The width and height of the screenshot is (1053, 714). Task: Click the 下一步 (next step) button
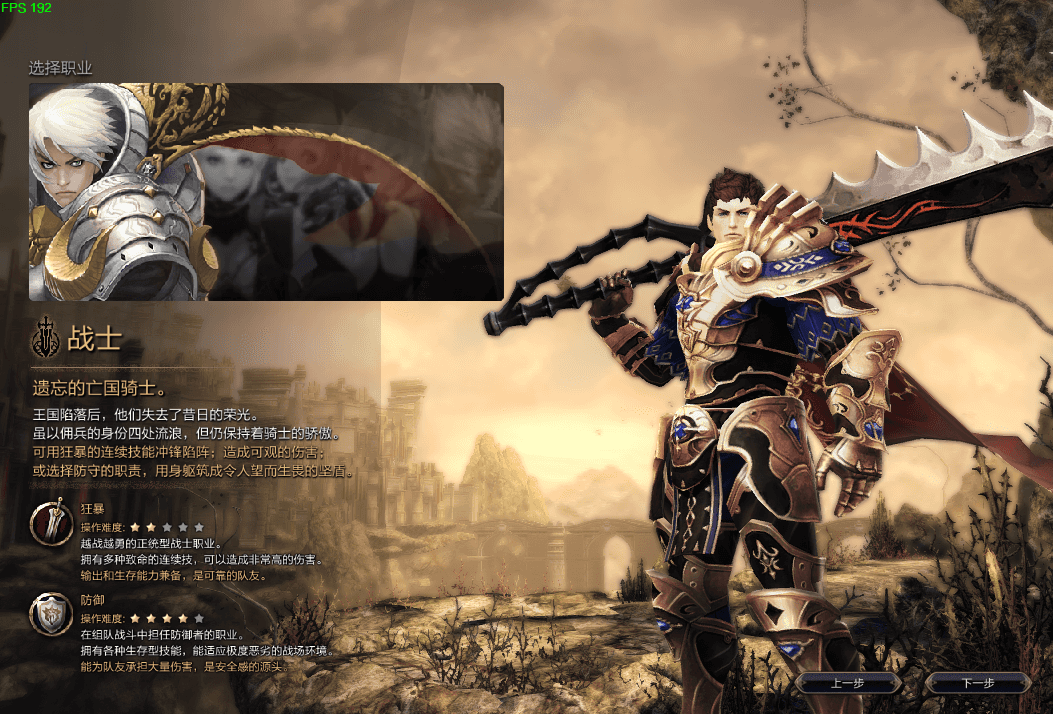pos(976,683)
